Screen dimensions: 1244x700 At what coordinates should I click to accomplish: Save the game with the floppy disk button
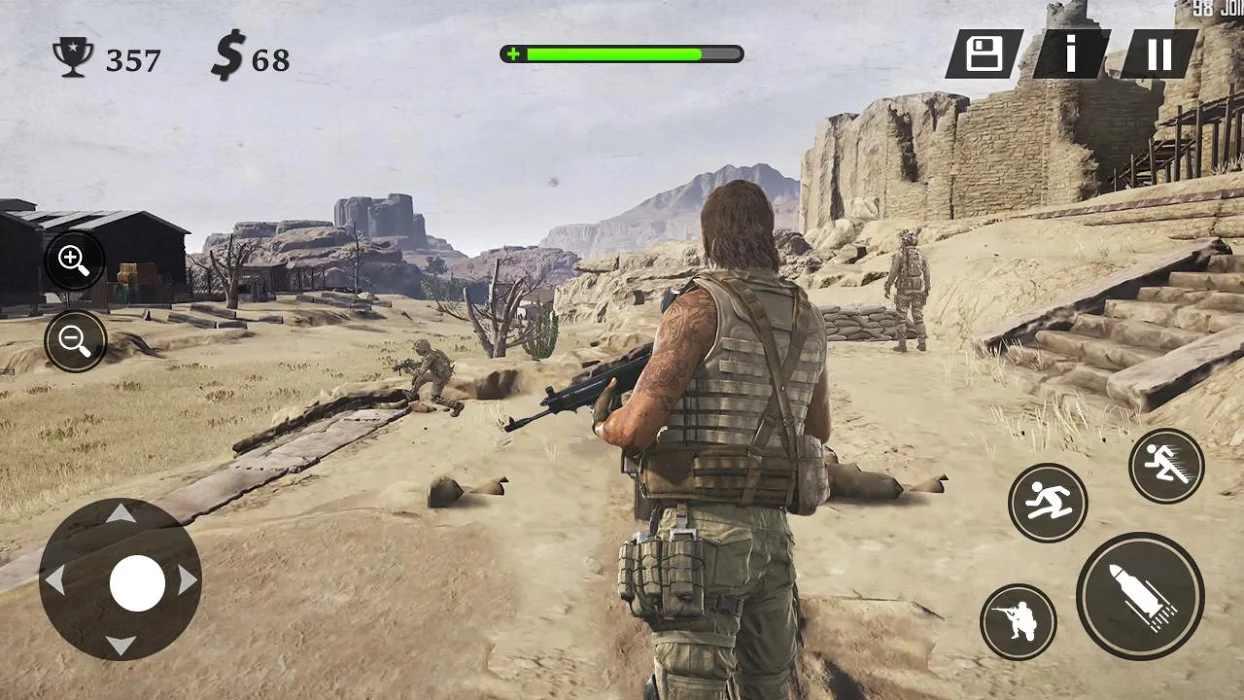point(984,54)
